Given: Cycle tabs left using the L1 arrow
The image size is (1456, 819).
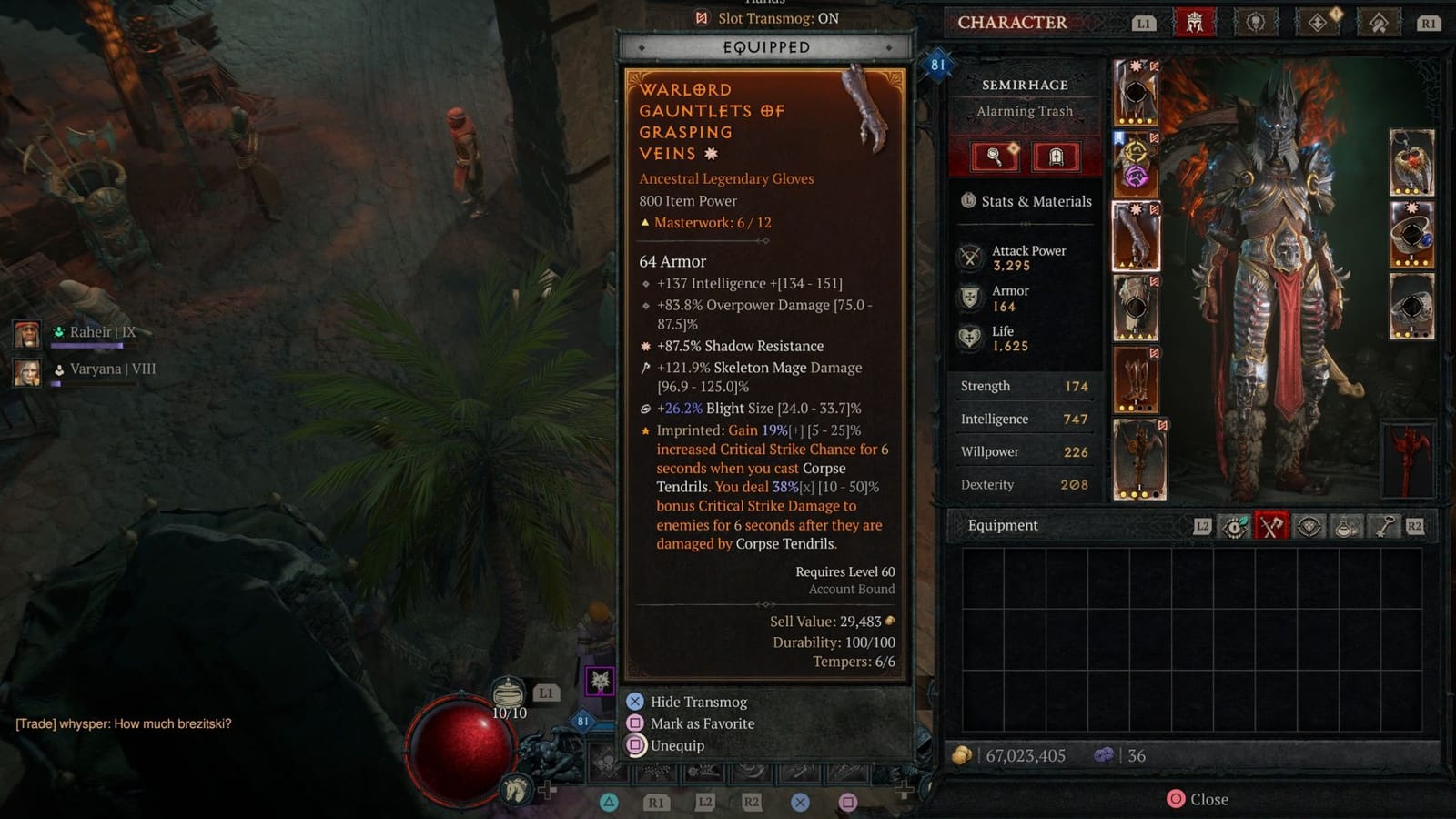Looking at the screenshot, I should (1145, 23).
